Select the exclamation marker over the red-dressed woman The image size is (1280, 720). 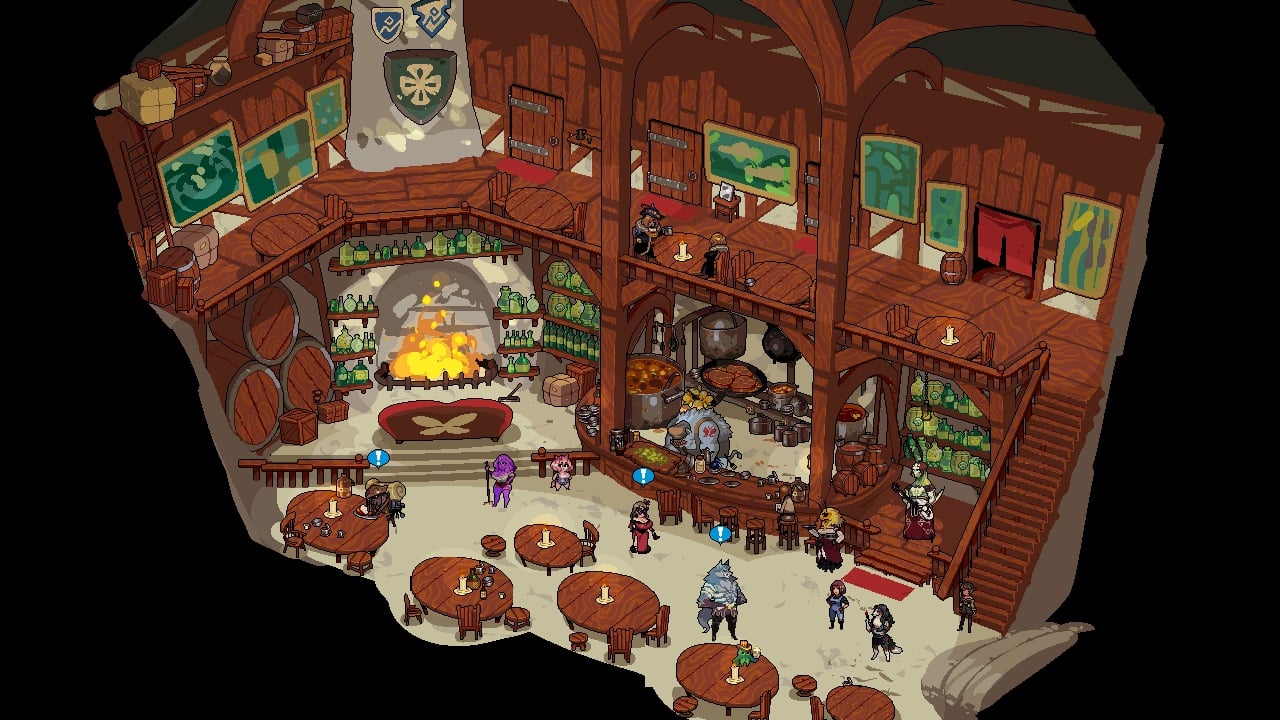point(643,476)
